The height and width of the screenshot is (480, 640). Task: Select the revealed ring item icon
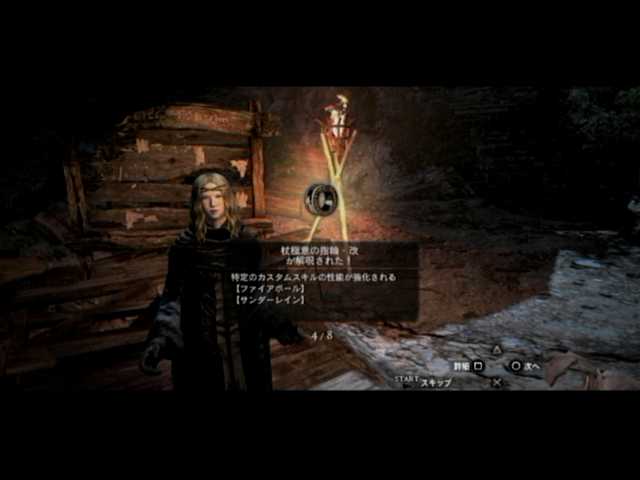point(323,197)
